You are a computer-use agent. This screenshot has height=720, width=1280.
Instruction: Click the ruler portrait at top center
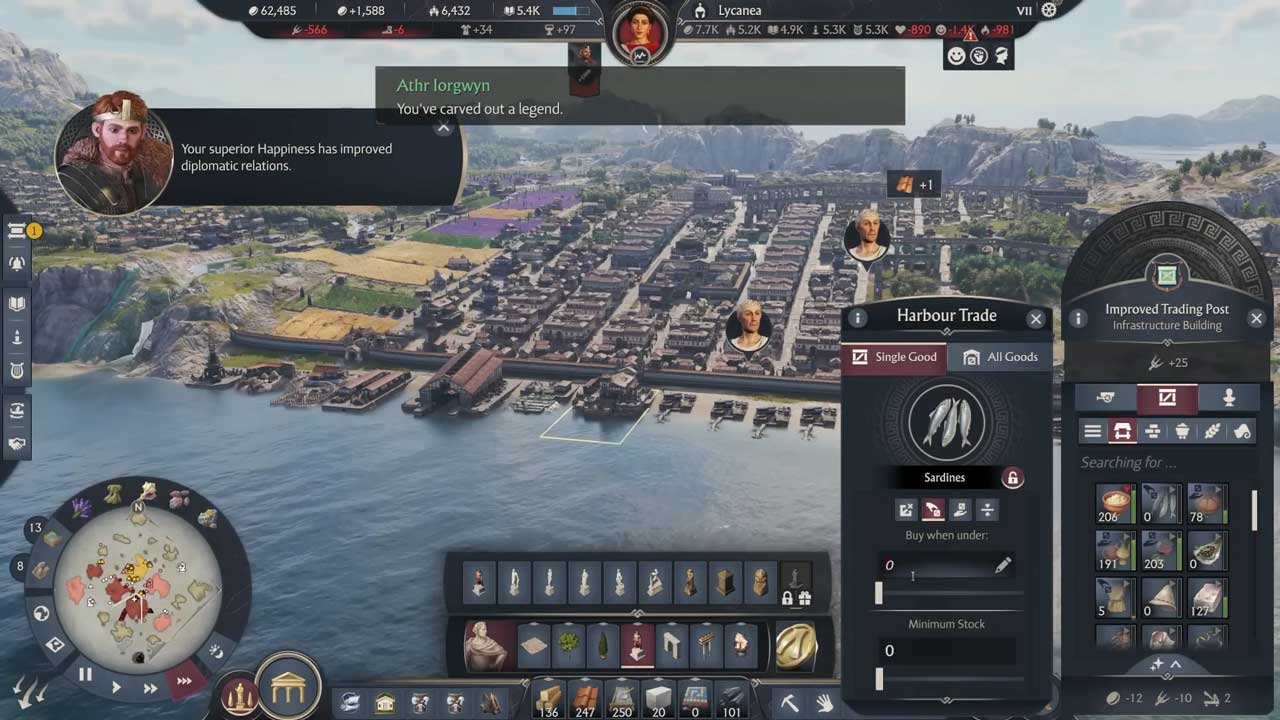pyautogui.click(x=640, y=30)
